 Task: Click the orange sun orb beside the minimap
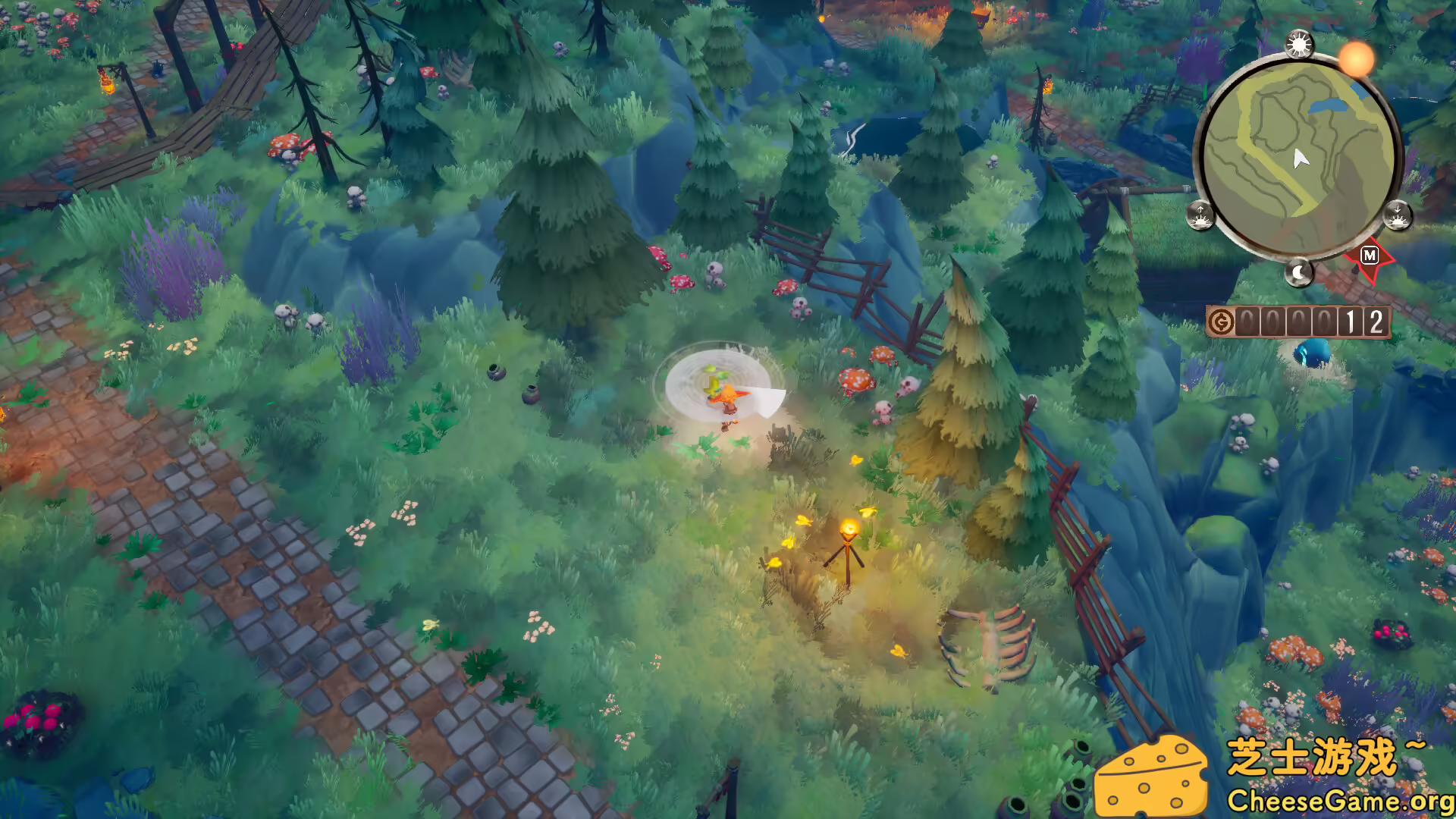pyautogui.click(x=1355, y=60)
